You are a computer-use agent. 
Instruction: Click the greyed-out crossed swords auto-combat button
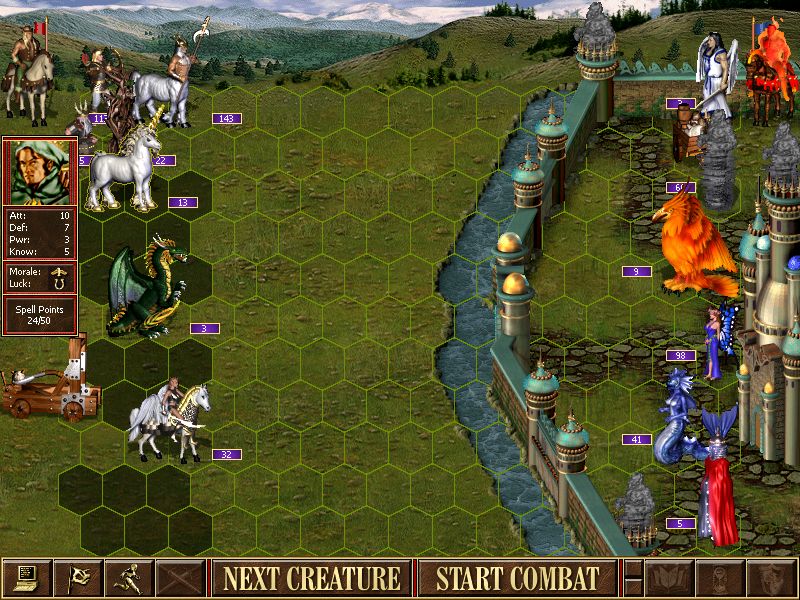tap(179, 578)
